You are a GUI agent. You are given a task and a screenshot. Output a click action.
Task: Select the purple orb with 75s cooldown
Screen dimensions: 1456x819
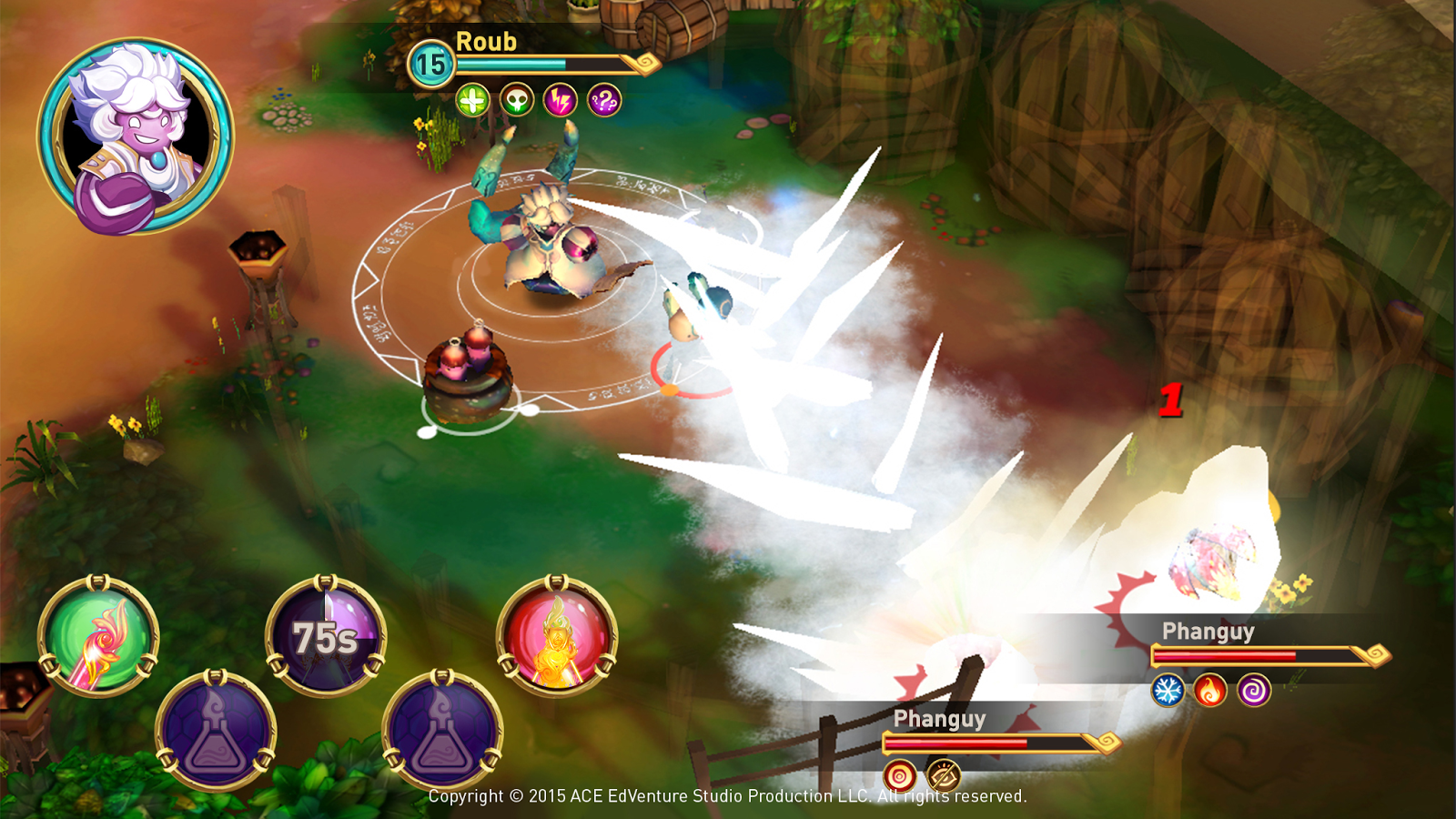326,636
